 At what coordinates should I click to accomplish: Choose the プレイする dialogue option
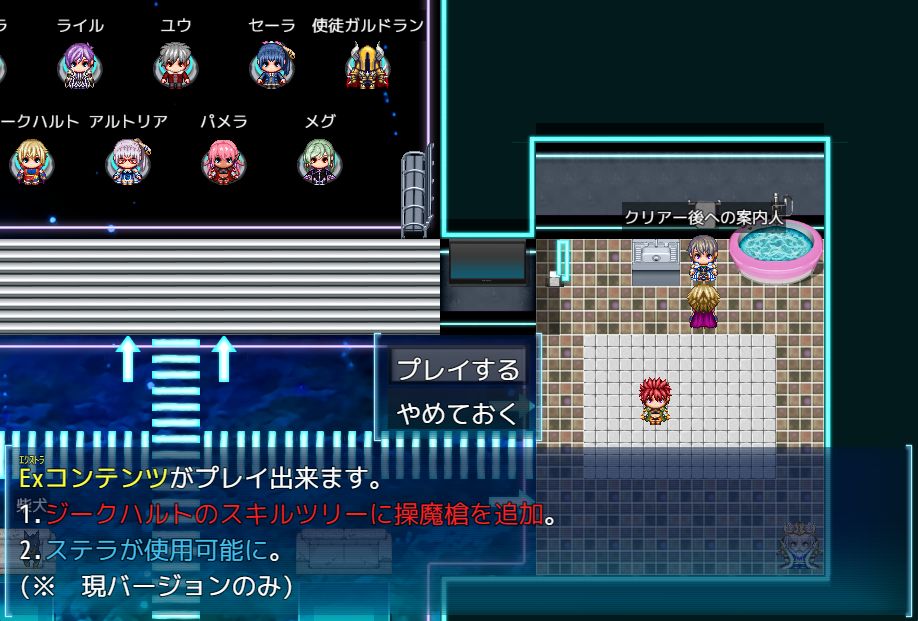coord(458,369)
